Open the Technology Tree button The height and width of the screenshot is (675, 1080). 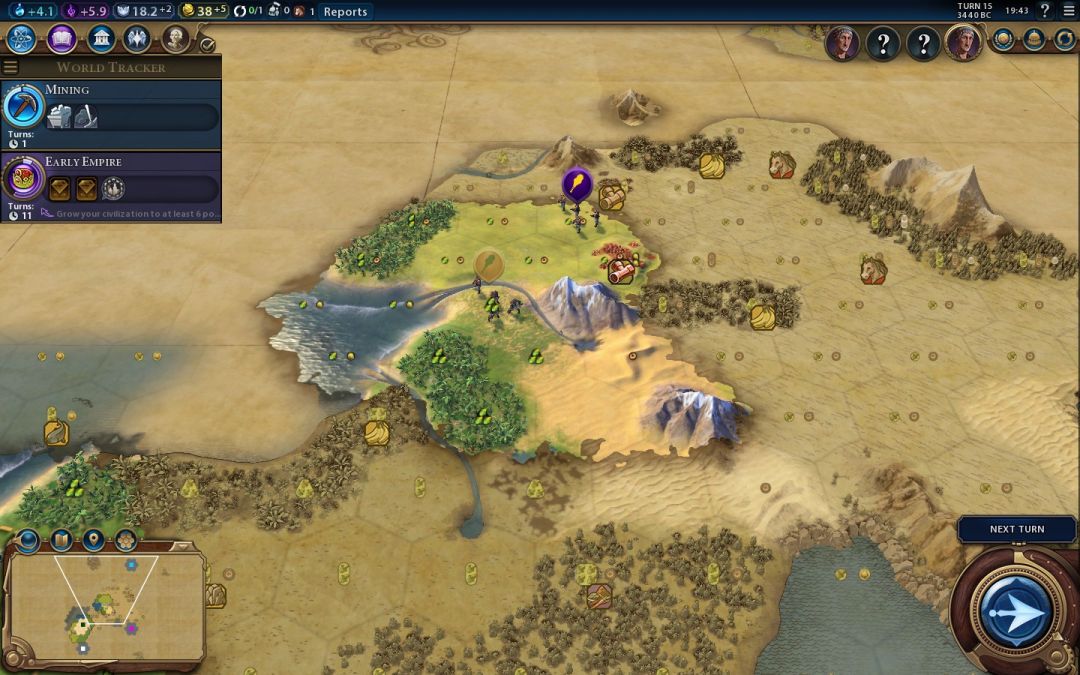pos(22,39)
